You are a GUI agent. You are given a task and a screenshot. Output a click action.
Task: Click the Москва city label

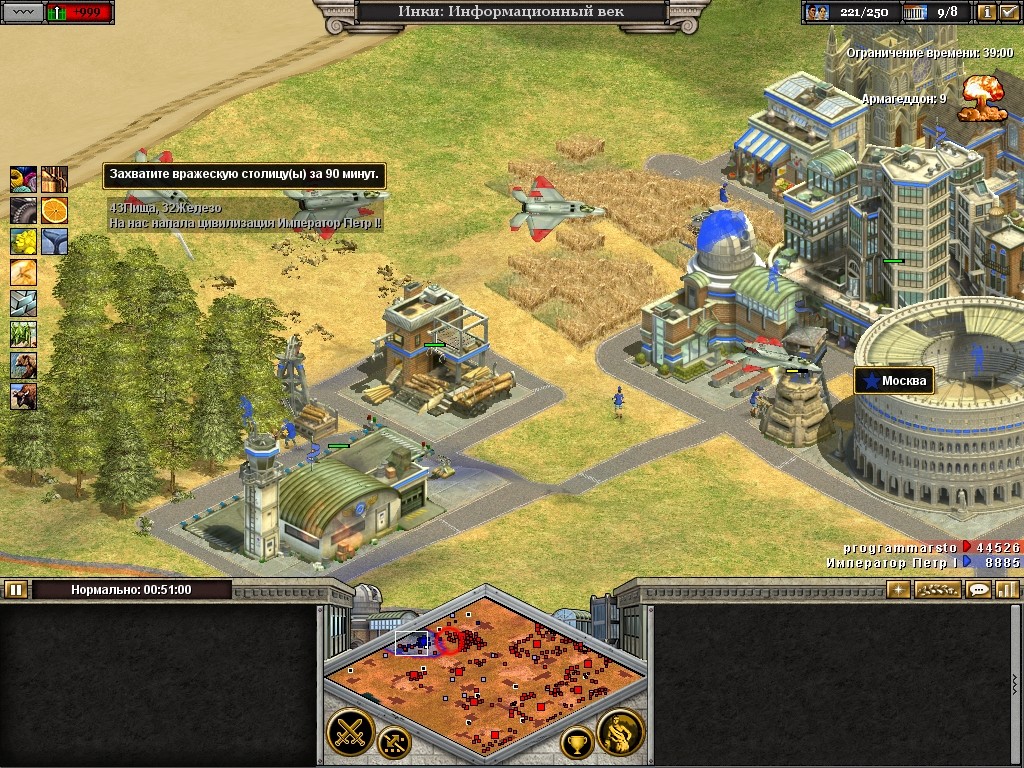(x=894, y=381)
